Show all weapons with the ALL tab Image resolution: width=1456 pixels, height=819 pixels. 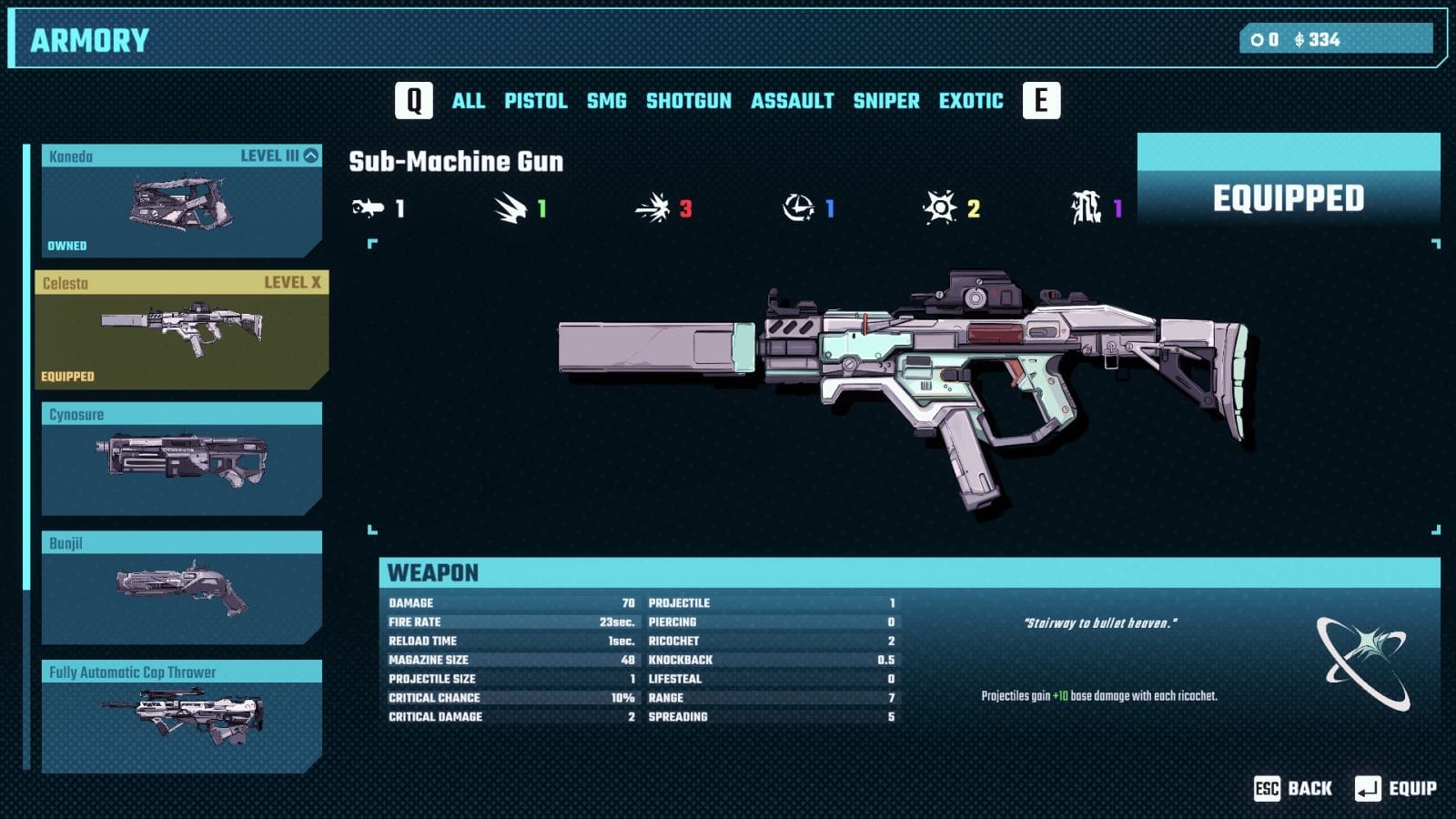[x=468, y=101]
